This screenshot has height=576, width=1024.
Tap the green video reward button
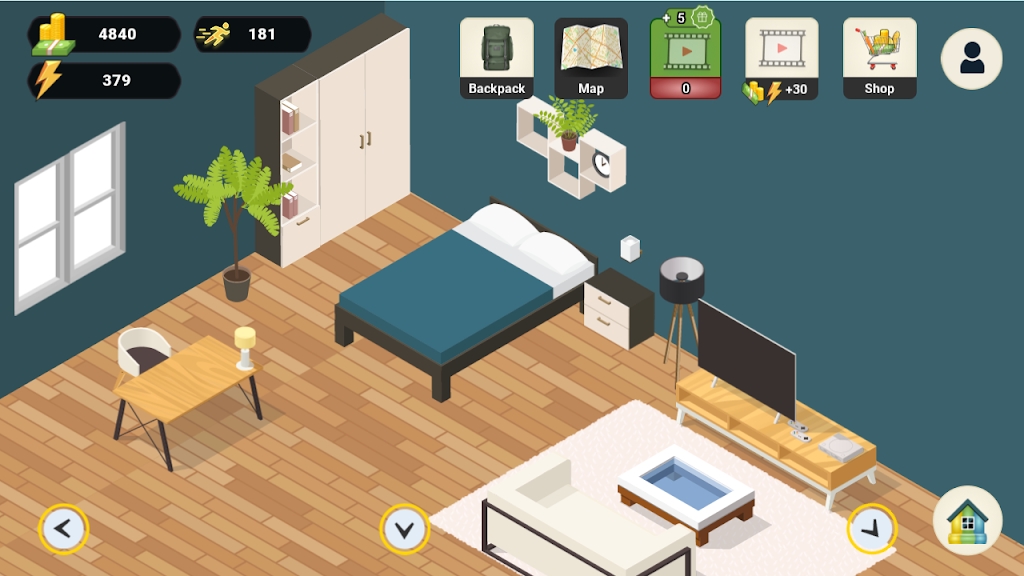685,58
